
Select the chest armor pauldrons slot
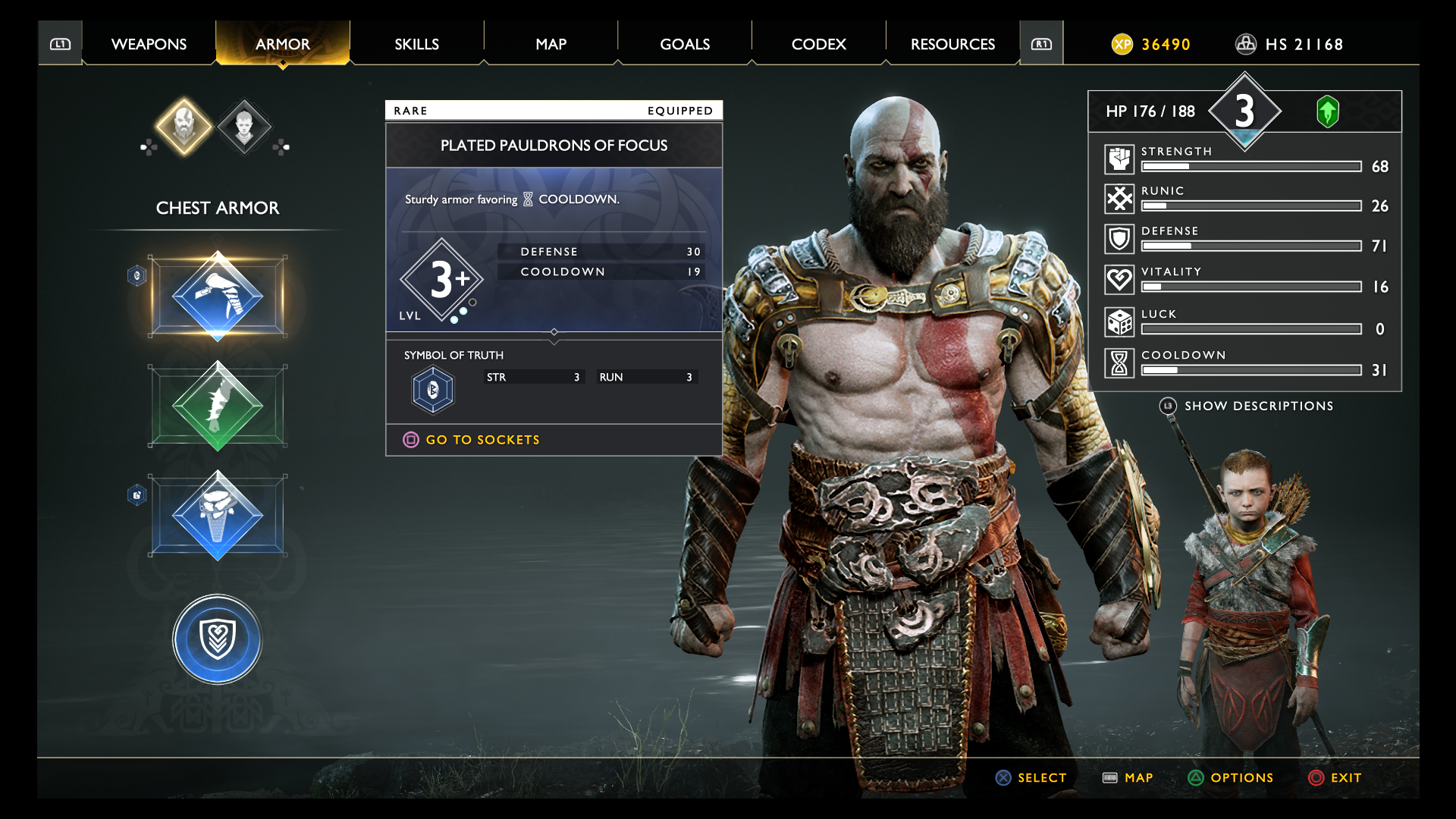point(218,297)
